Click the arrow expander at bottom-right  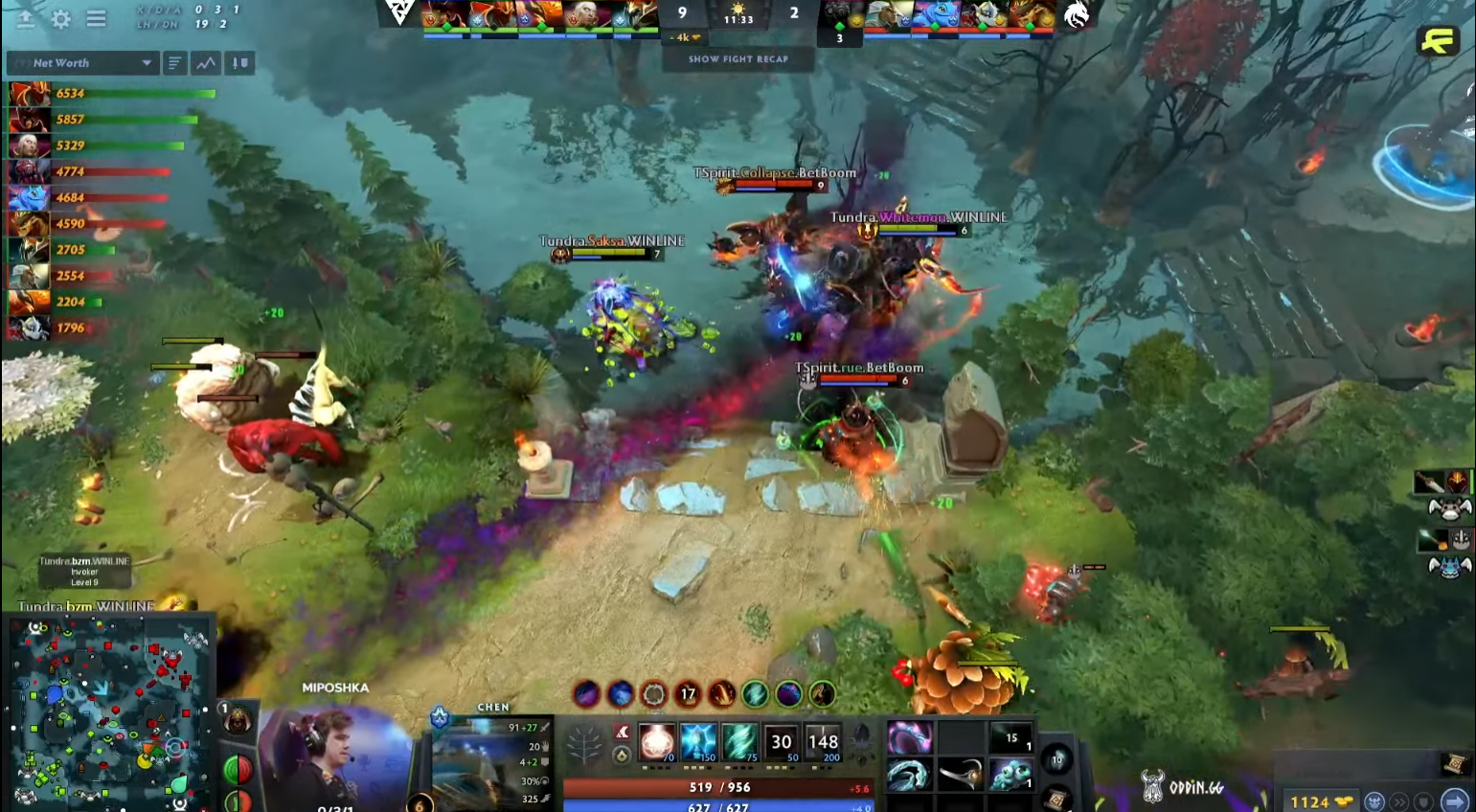tap(1453, 802)
